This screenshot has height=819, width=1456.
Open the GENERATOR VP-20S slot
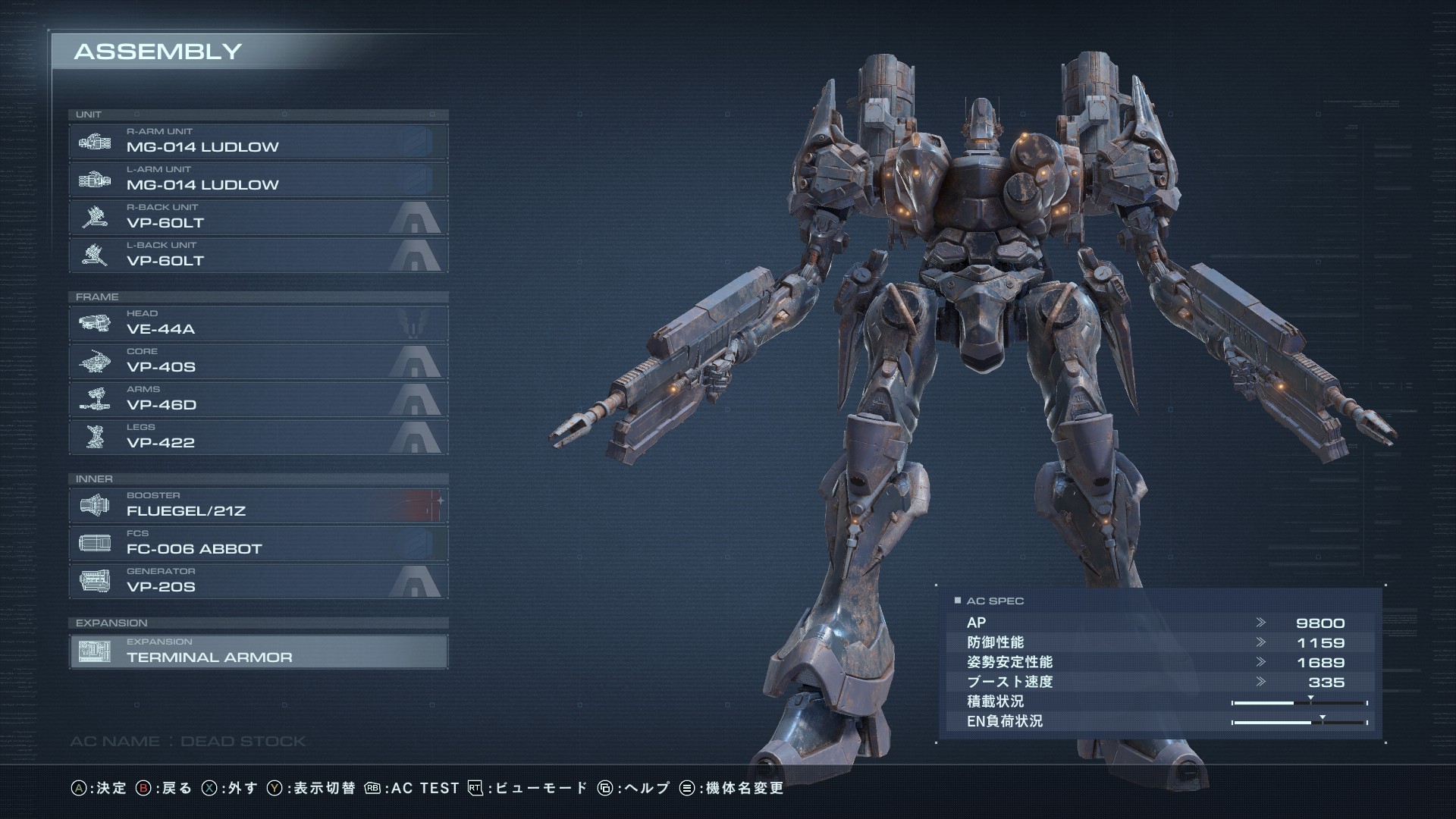pyautogui.click(x=258, y=582)
